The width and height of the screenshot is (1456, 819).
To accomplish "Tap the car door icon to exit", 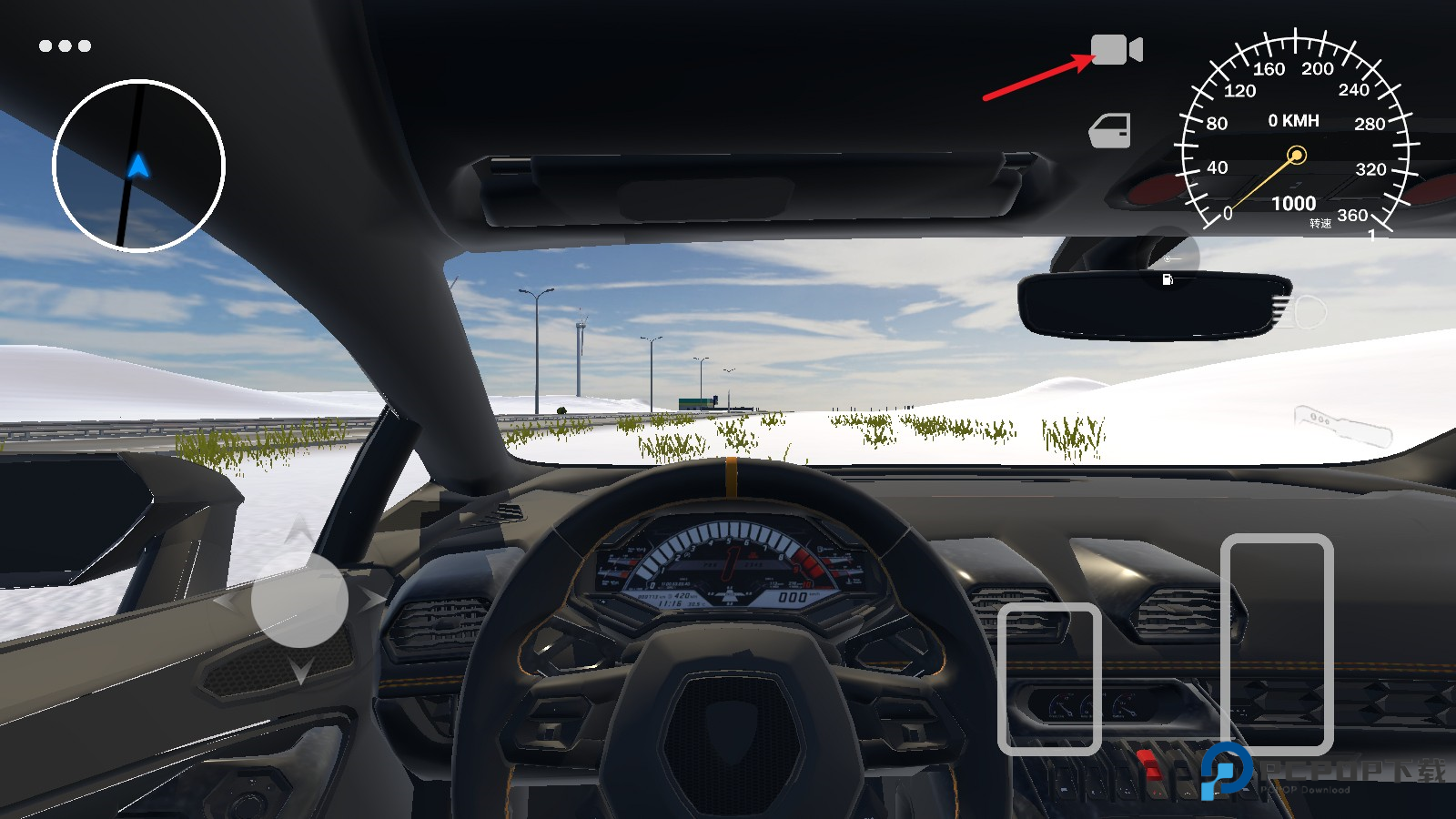I will [x=1110, y=131].
